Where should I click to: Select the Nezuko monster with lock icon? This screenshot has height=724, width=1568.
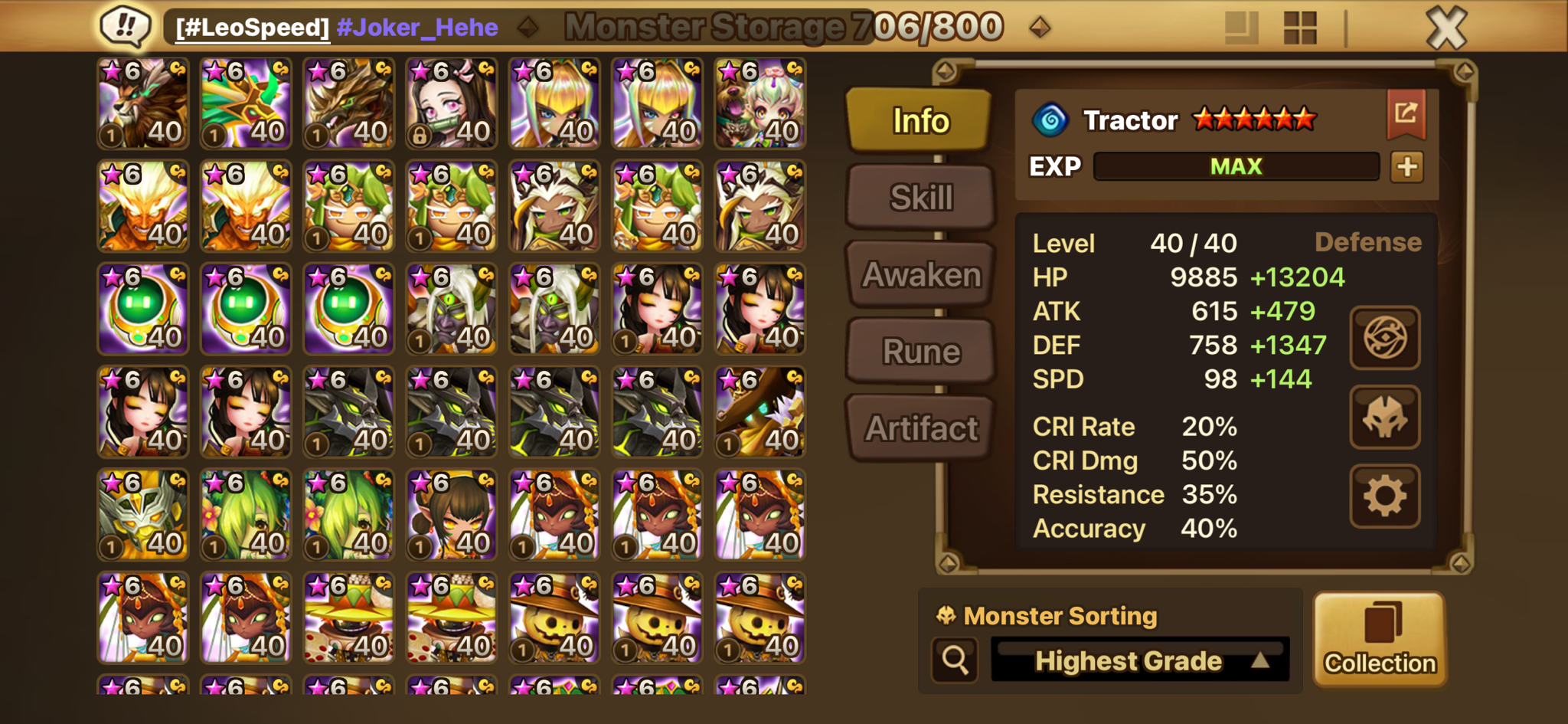pos(452,103)
